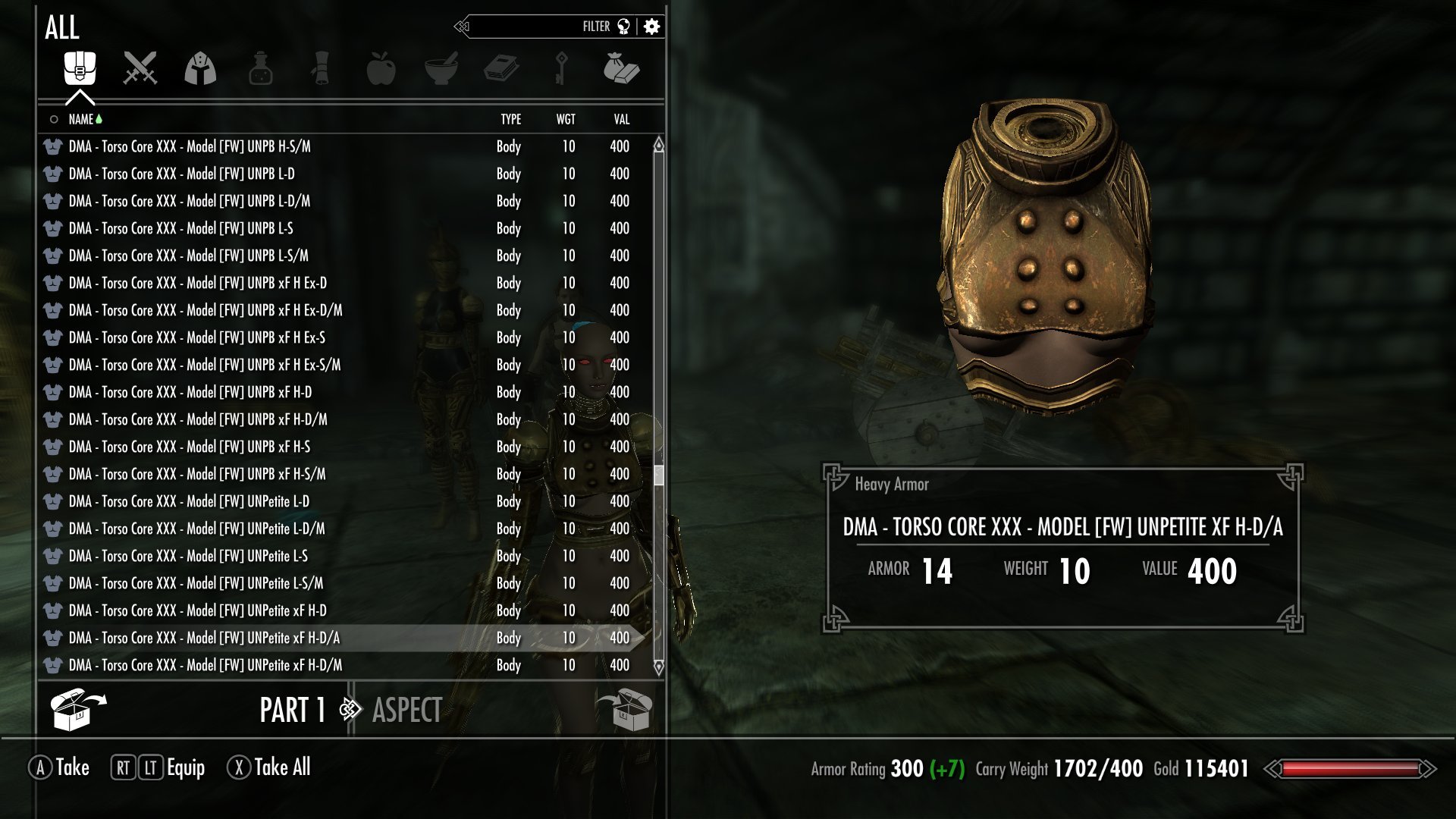Open the books category tab

pos(500,69)
